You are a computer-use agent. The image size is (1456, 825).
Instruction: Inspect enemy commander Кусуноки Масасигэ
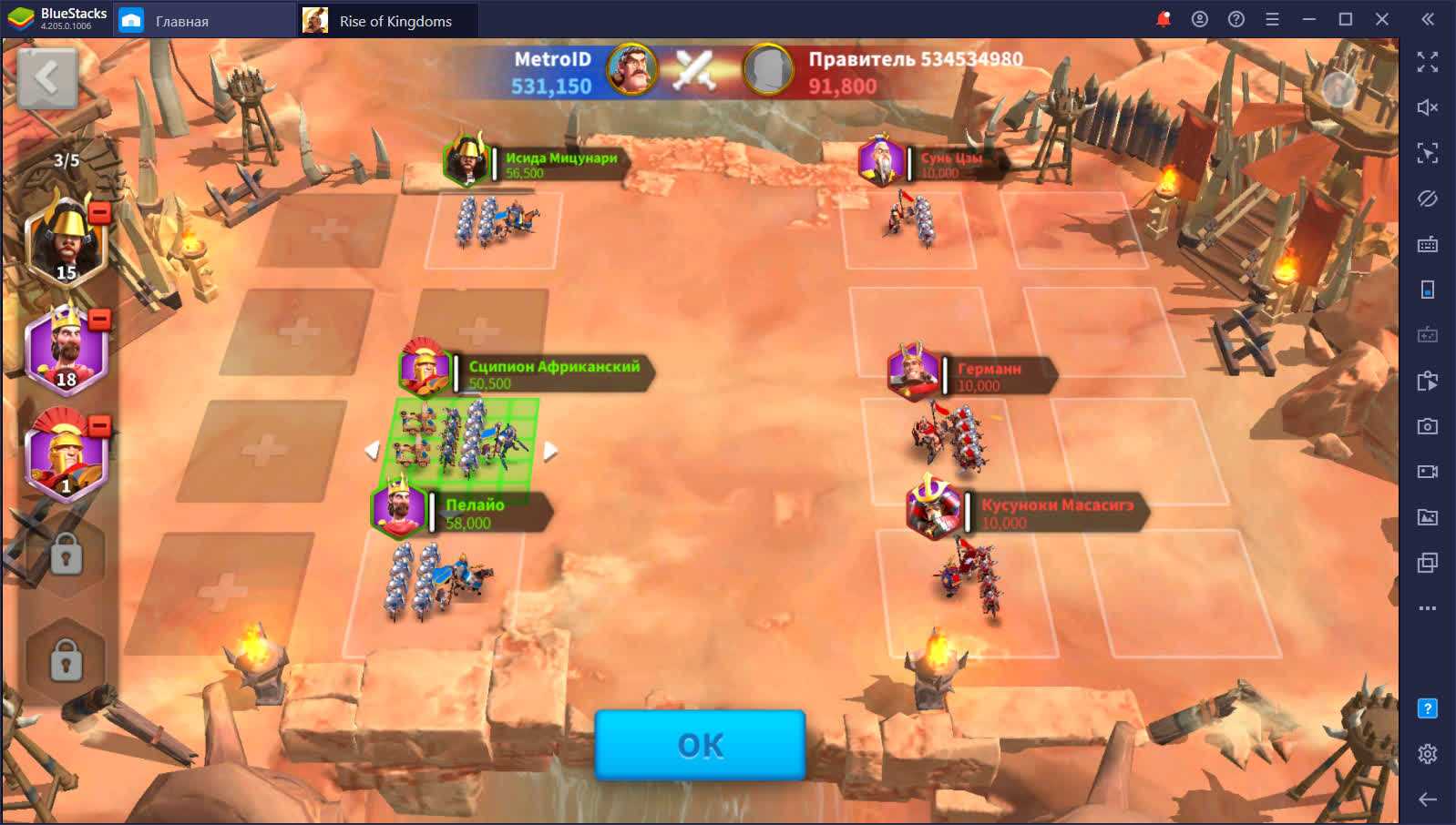coord(933,509)
